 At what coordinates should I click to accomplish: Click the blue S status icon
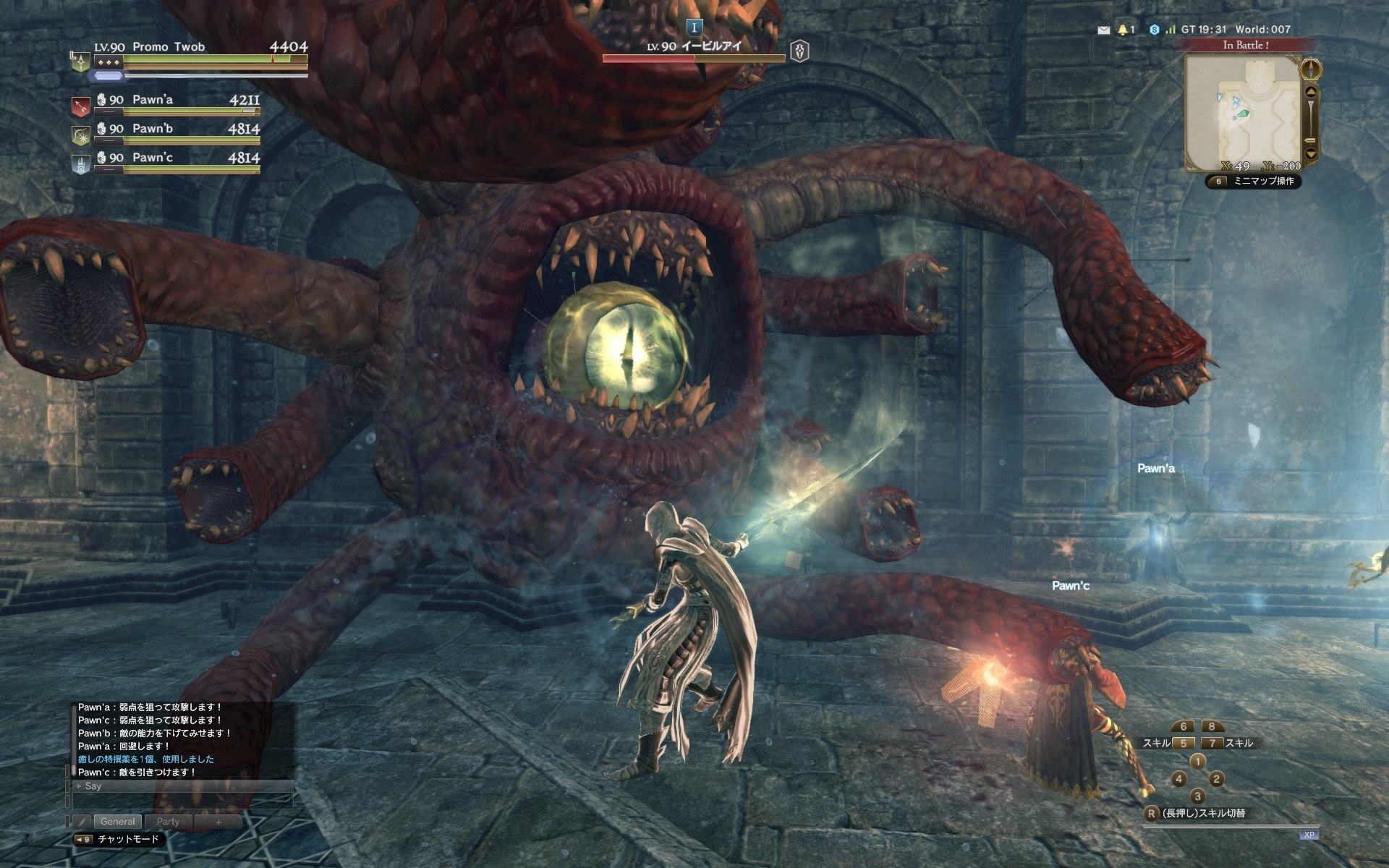[1154, 30]
